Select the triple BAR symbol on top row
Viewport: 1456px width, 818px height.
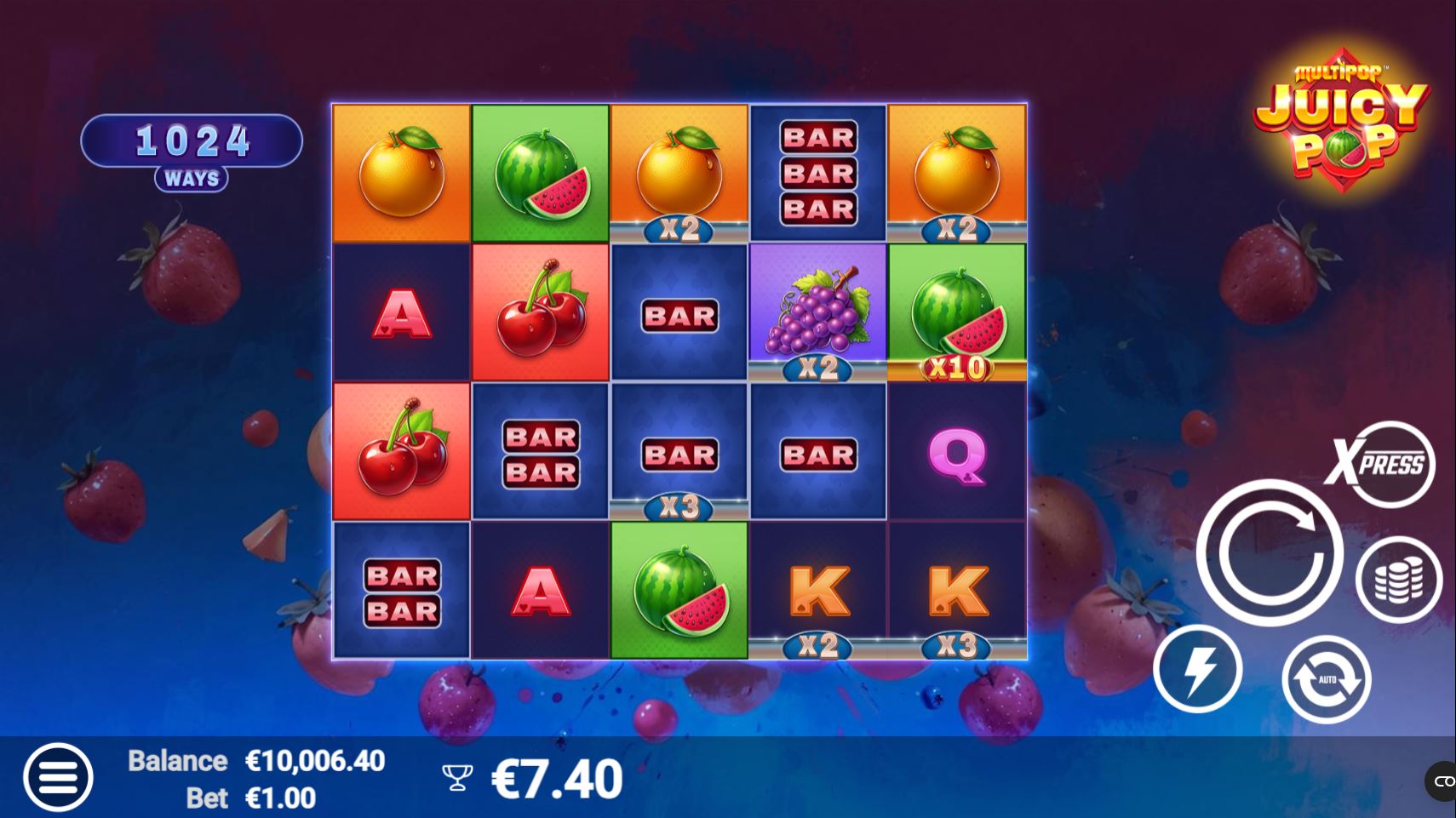tap(817, 169)
